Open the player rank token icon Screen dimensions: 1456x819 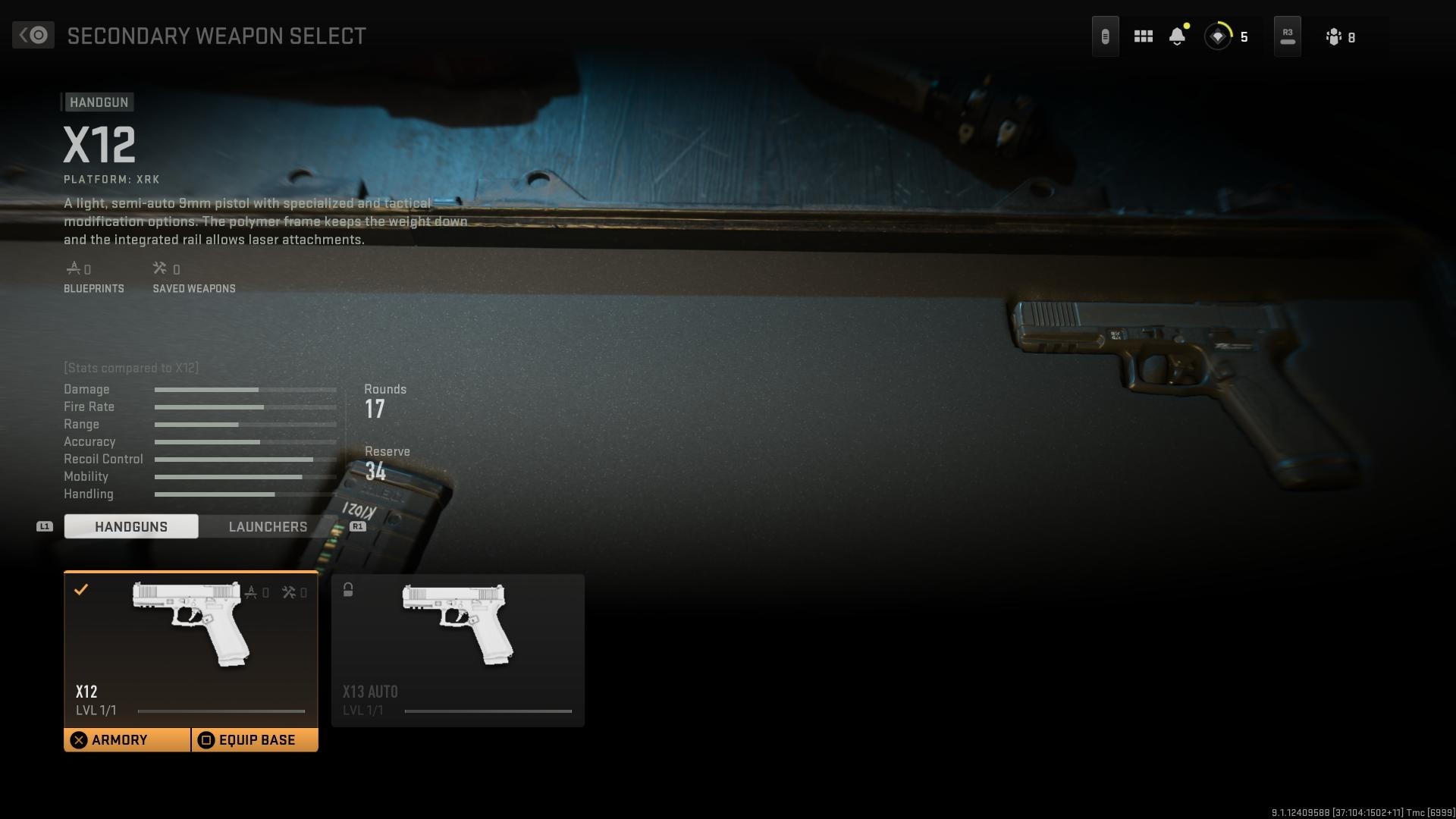[1218, 36]
